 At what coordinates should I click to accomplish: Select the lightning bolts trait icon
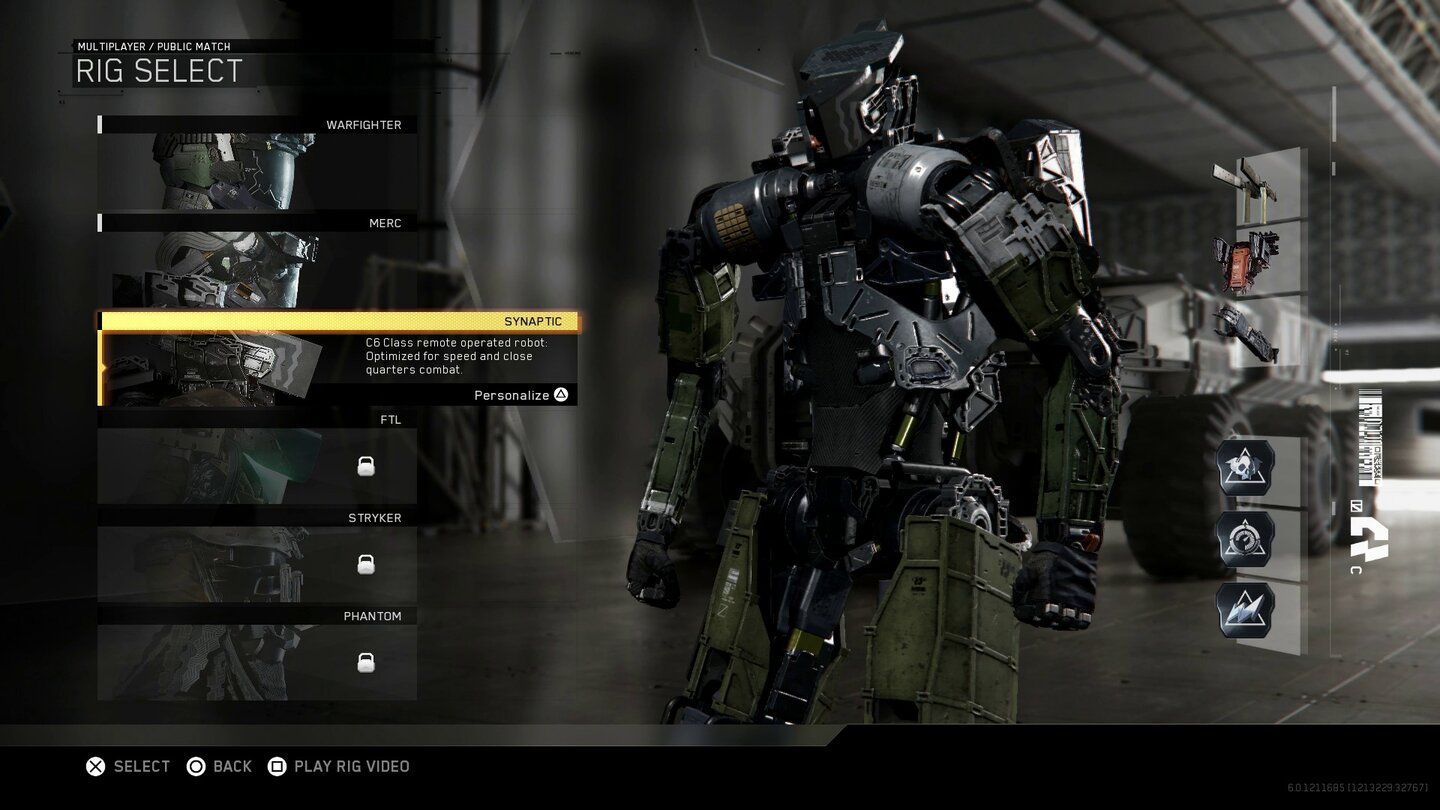point(1246,610)
